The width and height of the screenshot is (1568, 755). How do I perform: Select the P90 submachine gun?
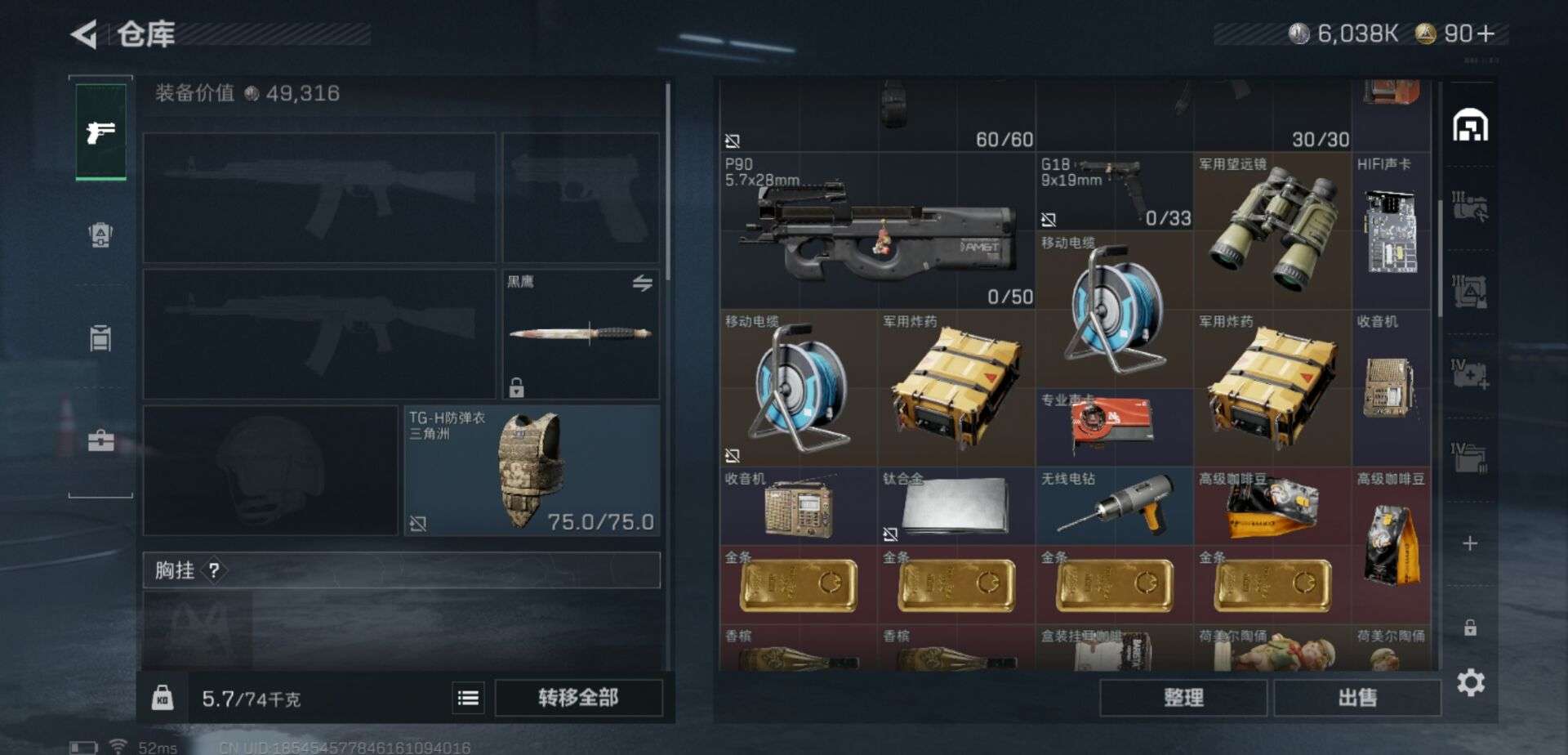pos(877,231)
